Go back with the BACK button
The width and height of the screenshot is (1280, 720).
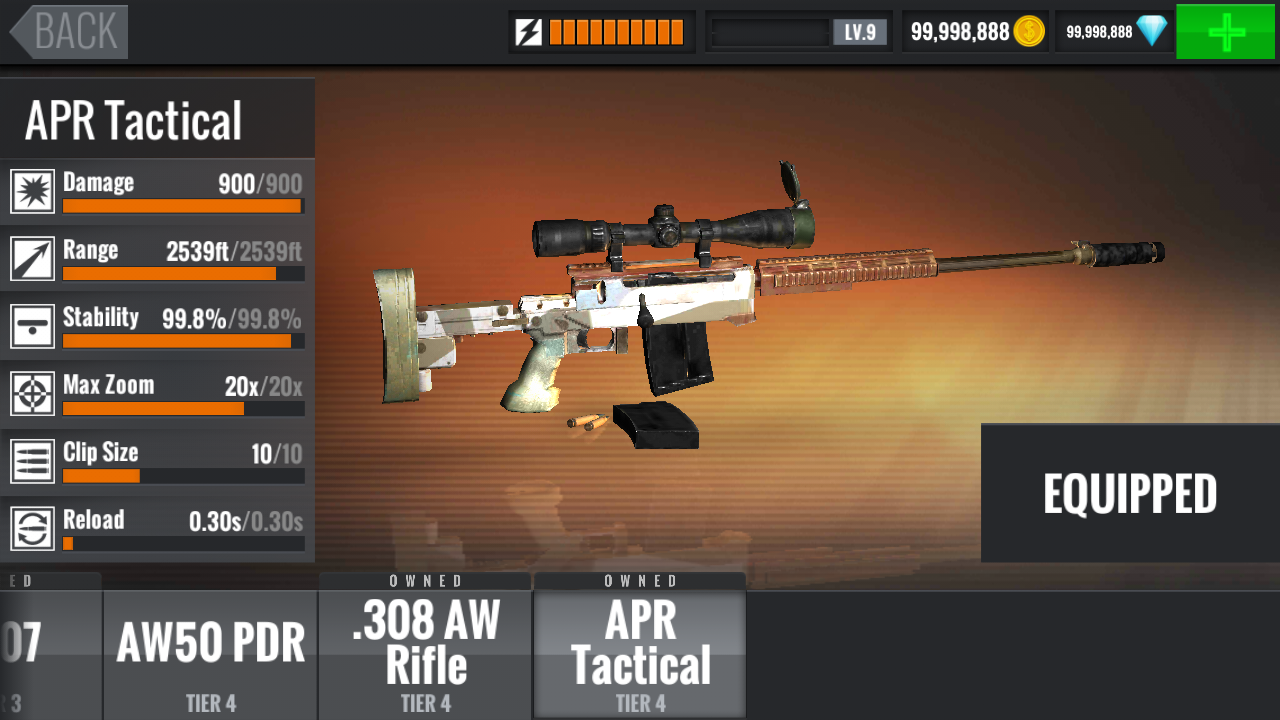point(70,32)
